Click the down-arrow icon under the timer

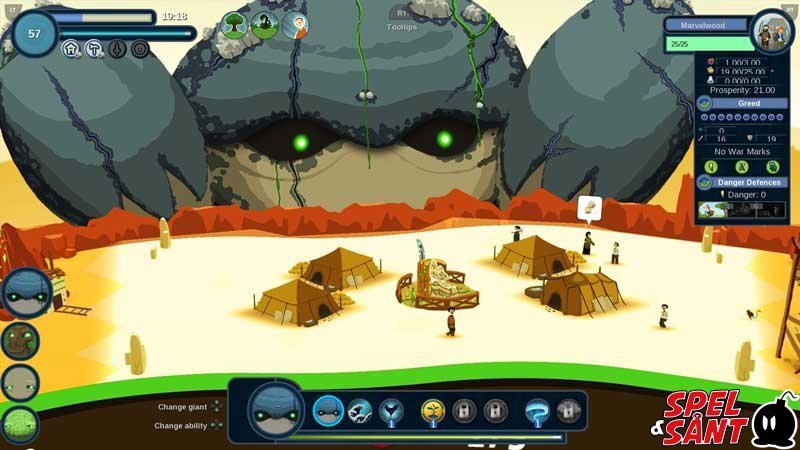(x=117, y=48)
